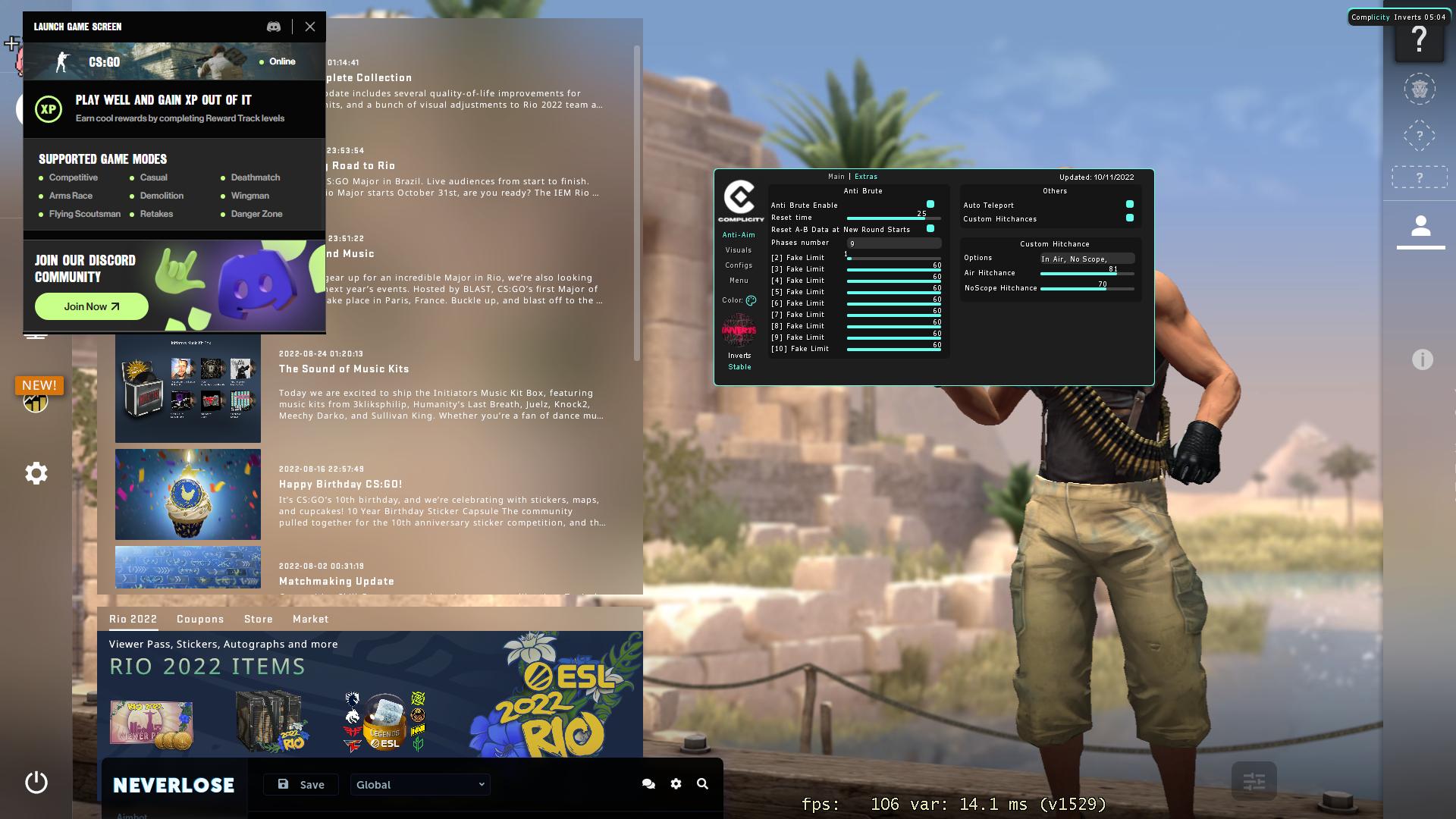The image size is (1456, 819).
Task: Click the Complicity logo in the cheat menu
Action: (739, 199)
